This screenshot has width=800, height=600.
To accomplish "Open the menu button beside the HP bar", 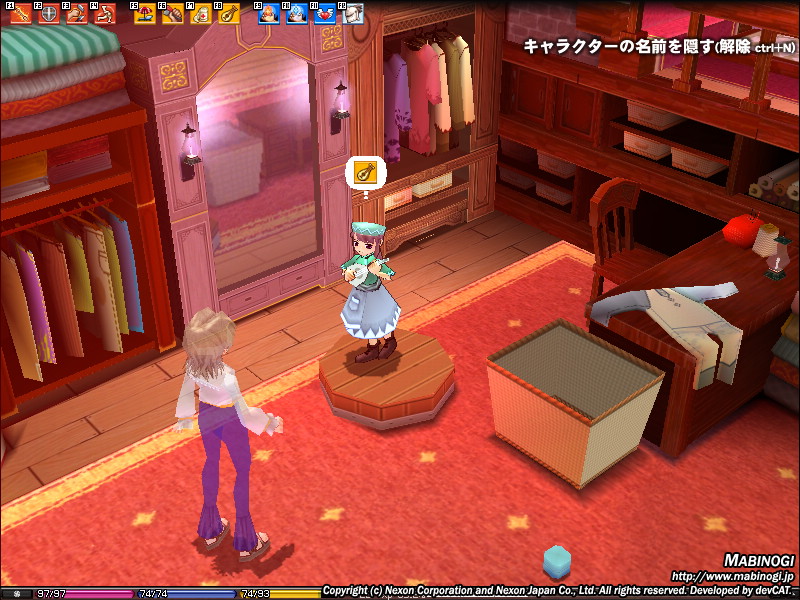I will 16,594.
